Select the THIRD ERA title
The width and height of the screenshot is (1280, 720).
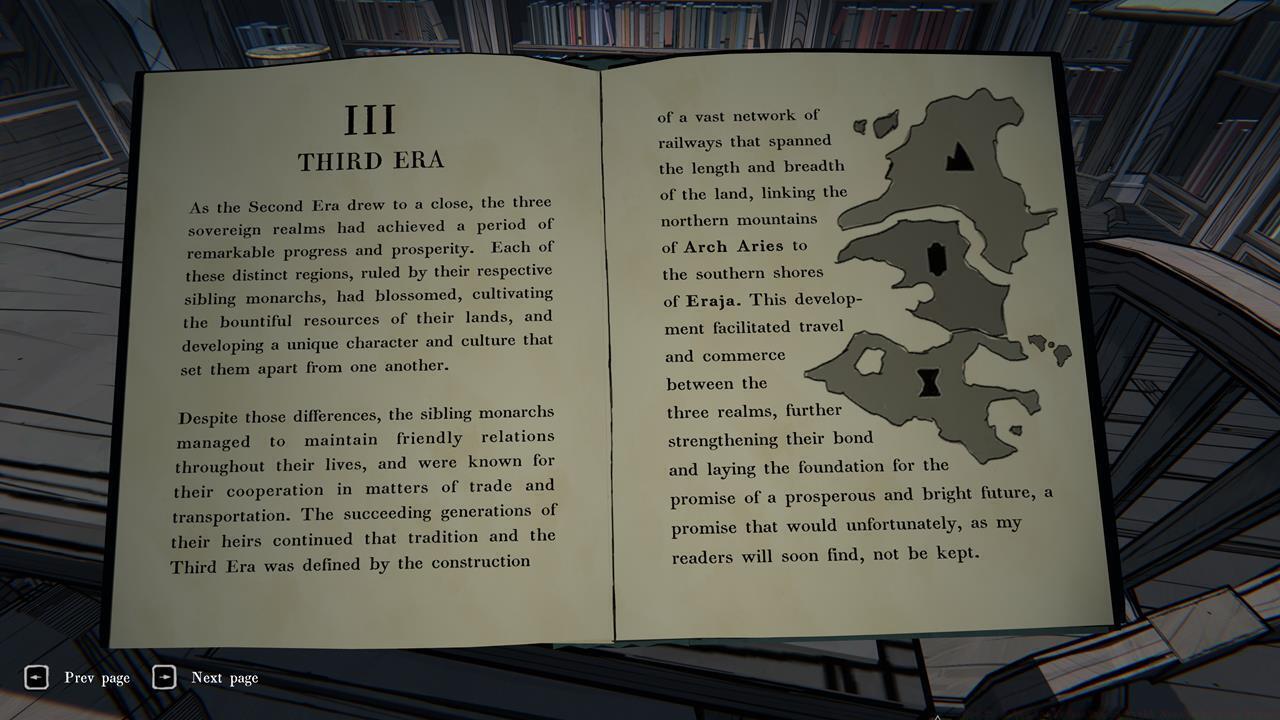click(x=370, y=159)
